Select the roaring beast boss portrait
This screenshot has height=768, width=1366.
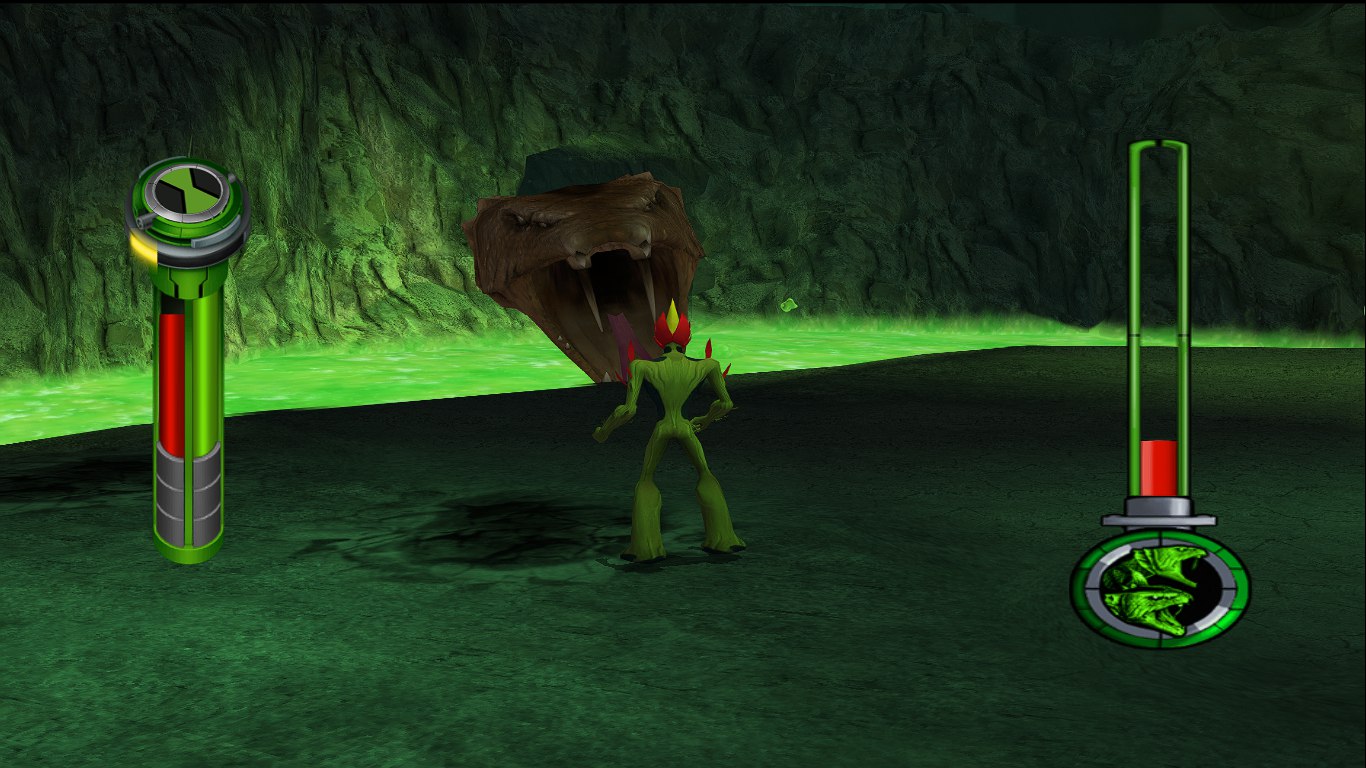point(1159,589)
